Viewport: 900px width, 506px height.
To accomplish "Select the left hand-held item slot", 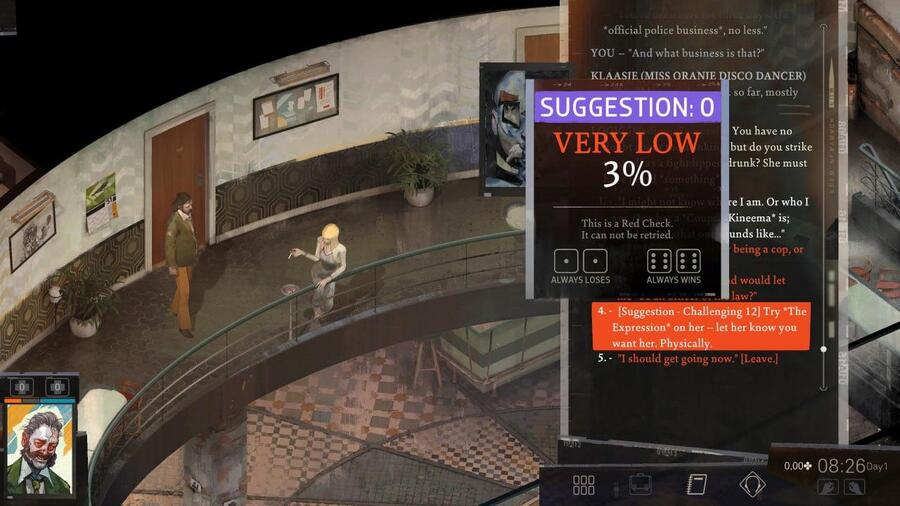I will 827,487.
